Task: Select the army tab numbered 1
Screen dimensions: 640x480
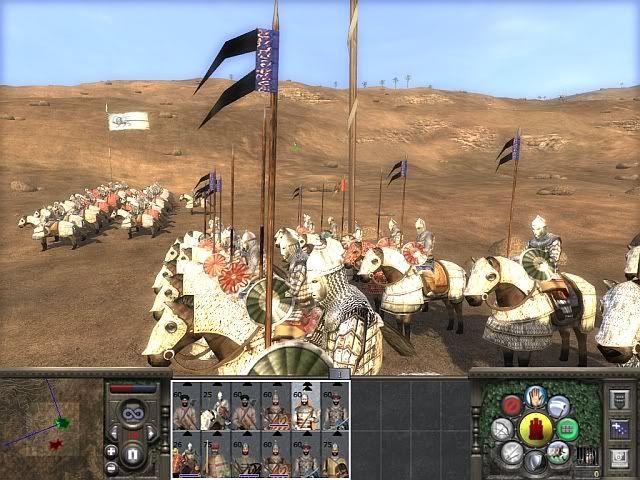Action: tap(339, 373)
